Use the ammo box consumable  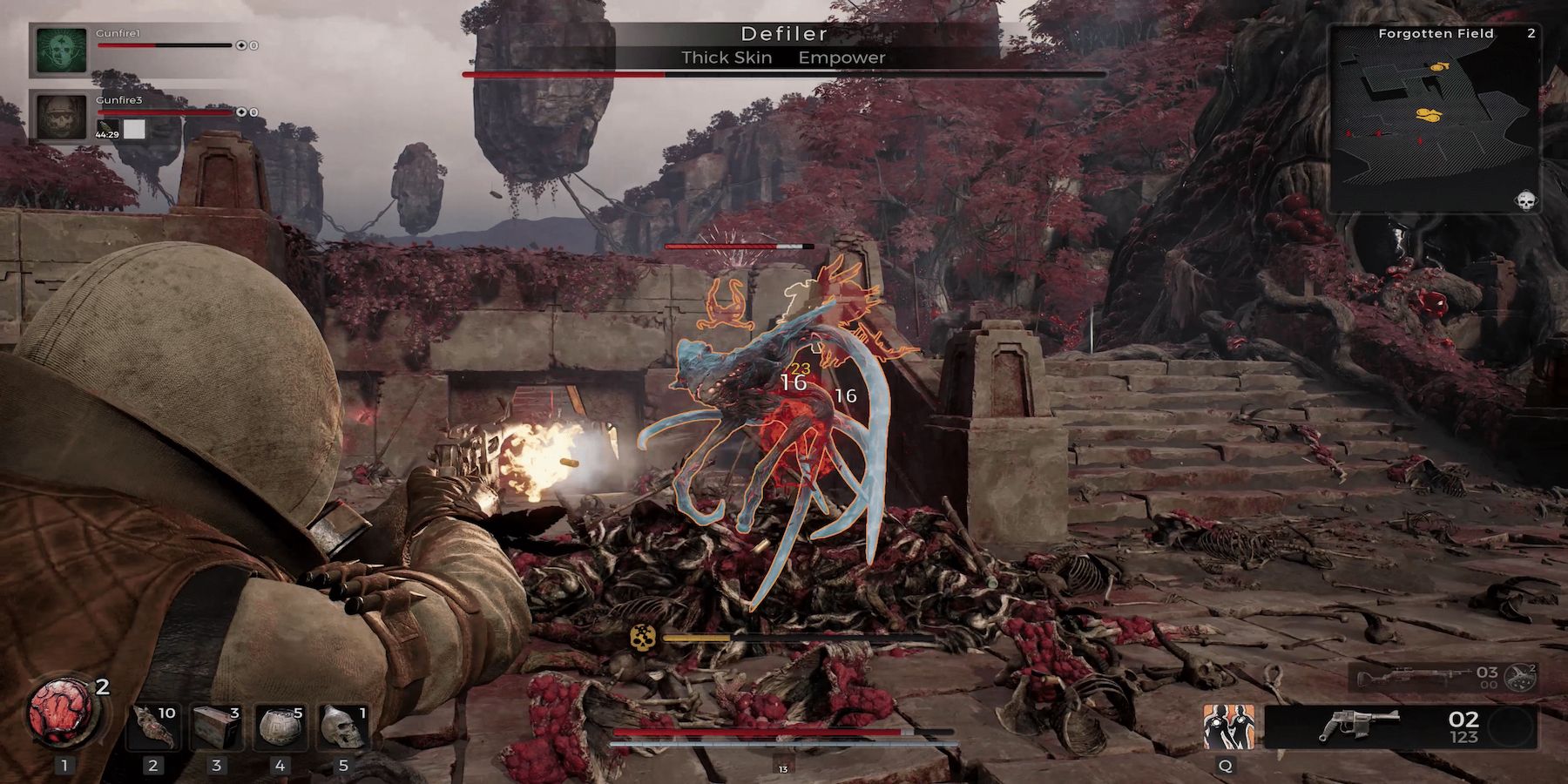[x=216, y=727]
